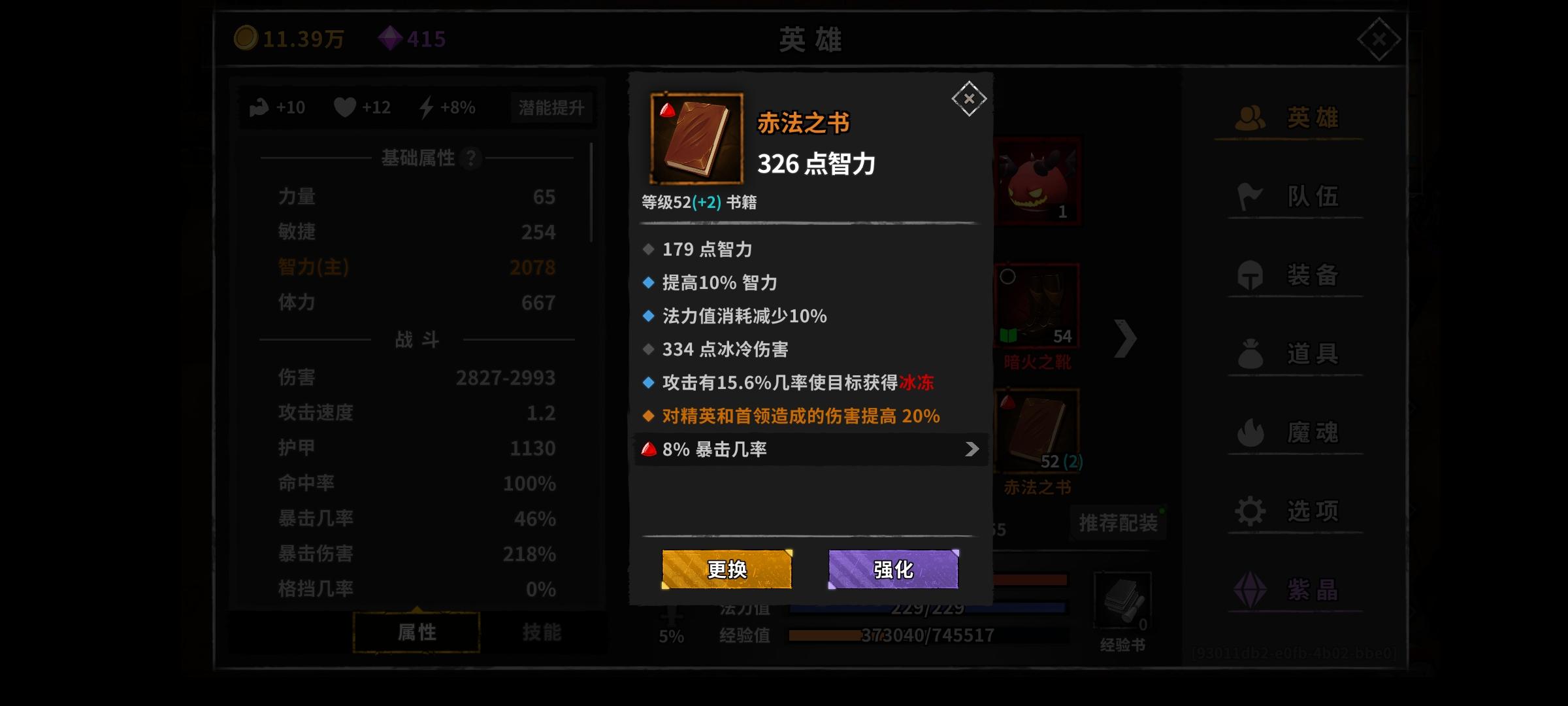The width and height of the screenshot is (1568, 706).
Task: Open the 选项 options gear
Action: (x=1290, y=512)
